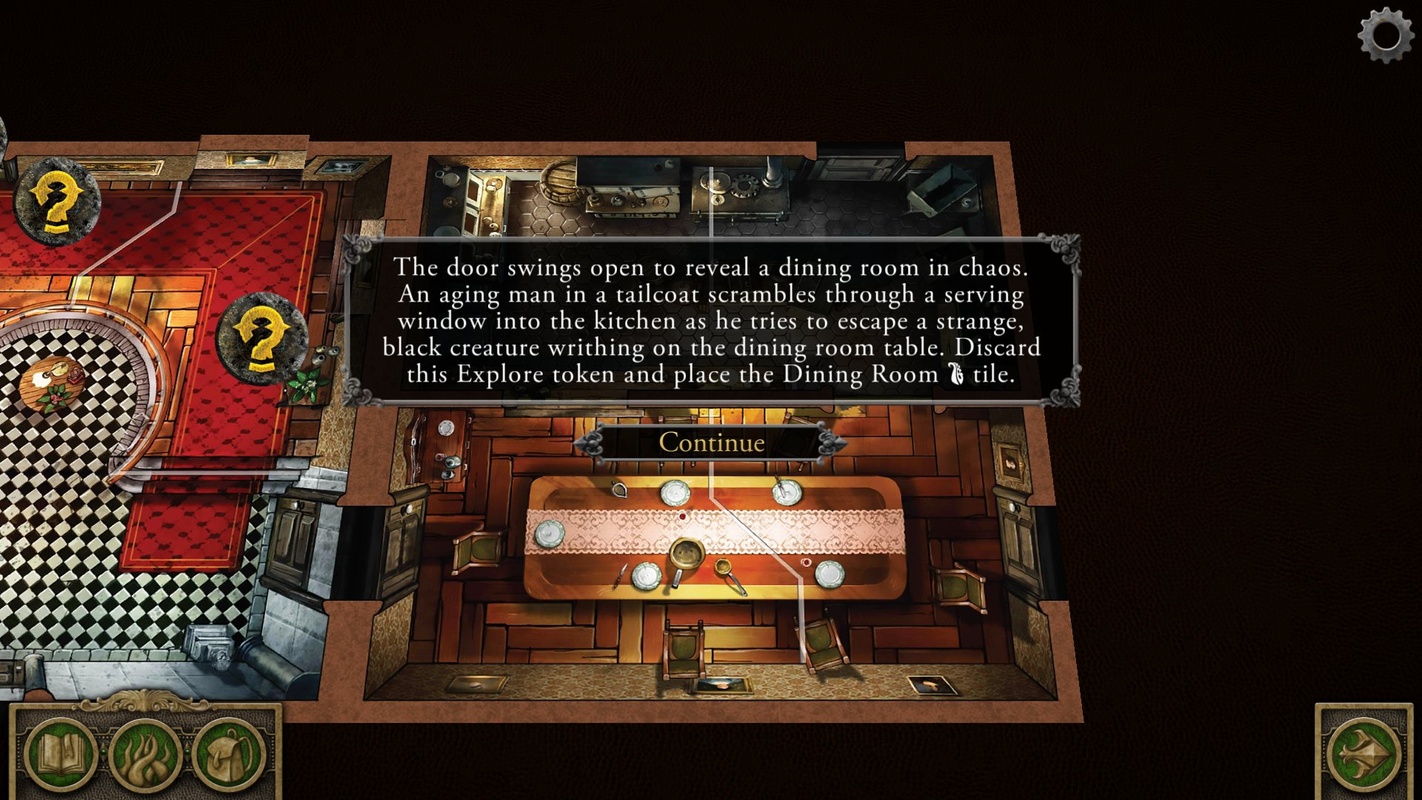Select the Explore token beside the potted flowers

(261, 337)
